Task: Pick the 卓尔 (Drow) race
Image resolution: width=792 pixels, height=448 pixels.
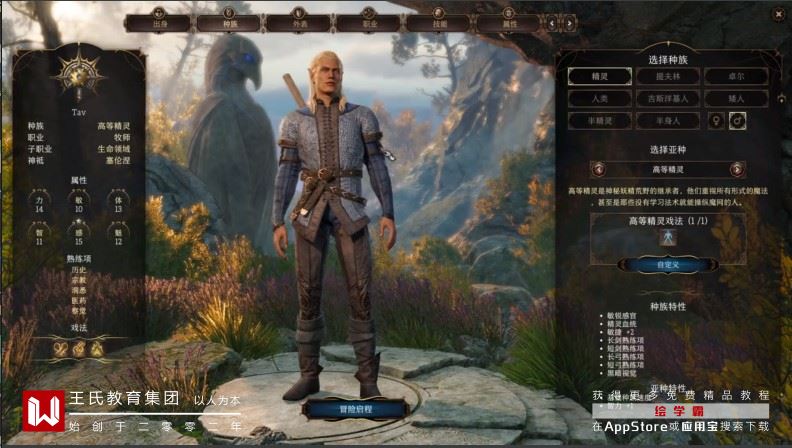Action: [x=736, y=76]
